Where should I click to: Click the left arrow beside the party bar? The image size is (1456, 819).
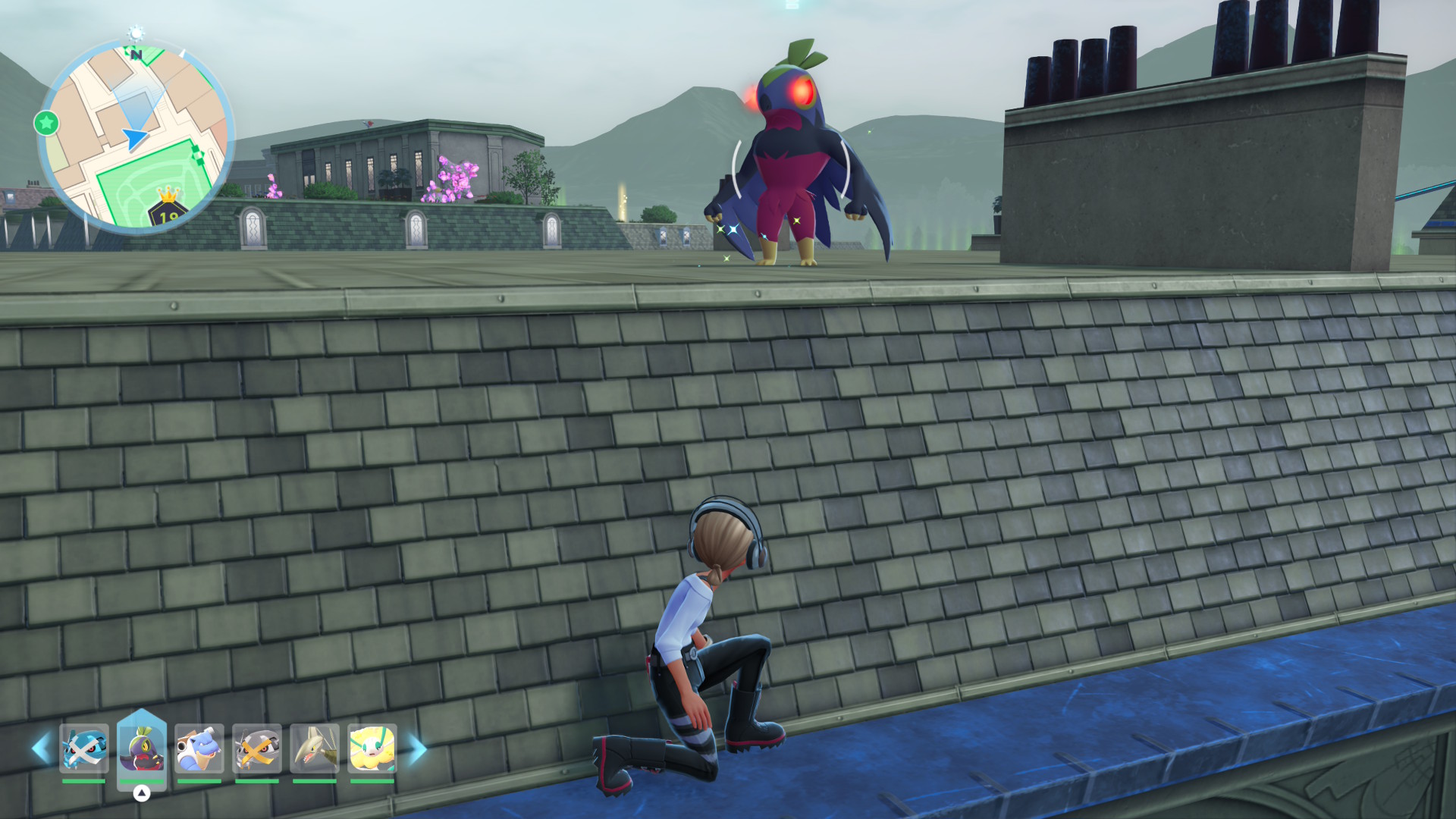pyautogui.click(x=41, y=748)
